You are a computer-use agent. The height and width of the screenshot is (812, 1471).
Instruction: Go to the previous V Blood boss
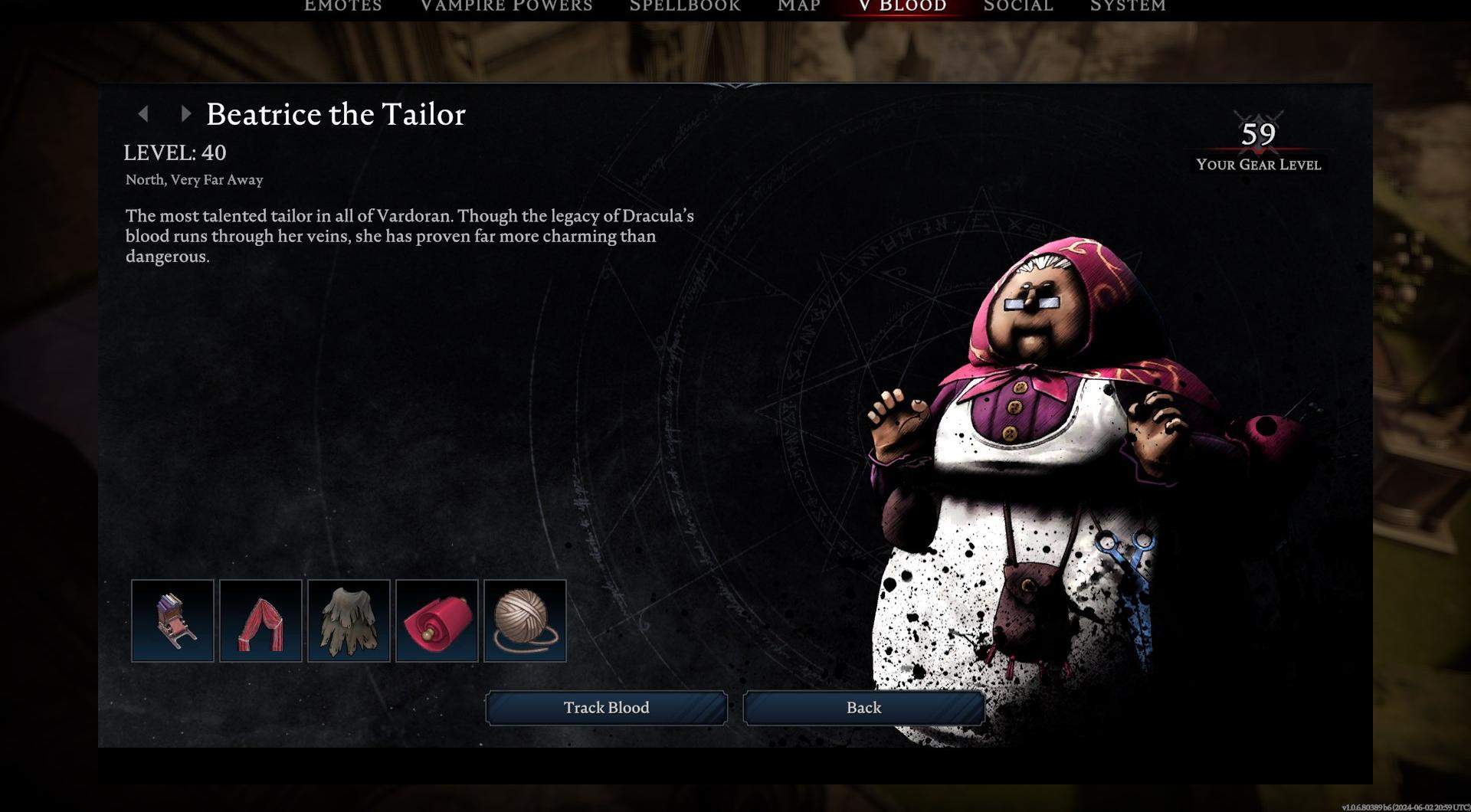(x=143, y=114)
